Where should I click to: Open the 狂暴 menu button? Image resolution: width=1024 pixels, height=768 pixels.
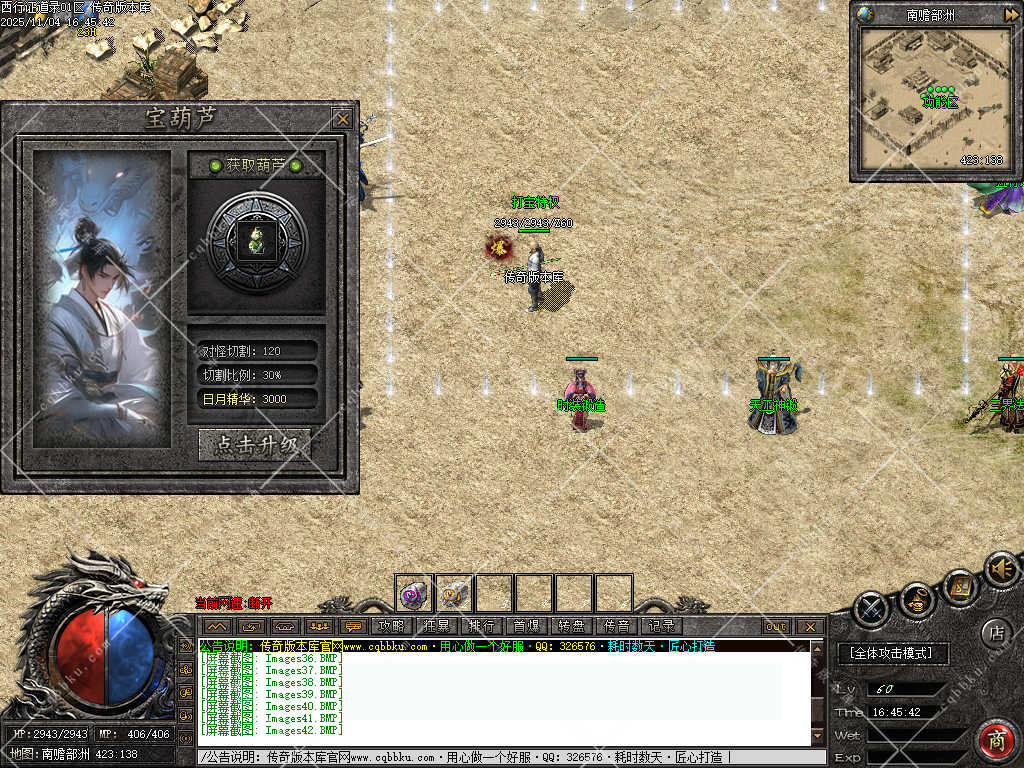436,626
